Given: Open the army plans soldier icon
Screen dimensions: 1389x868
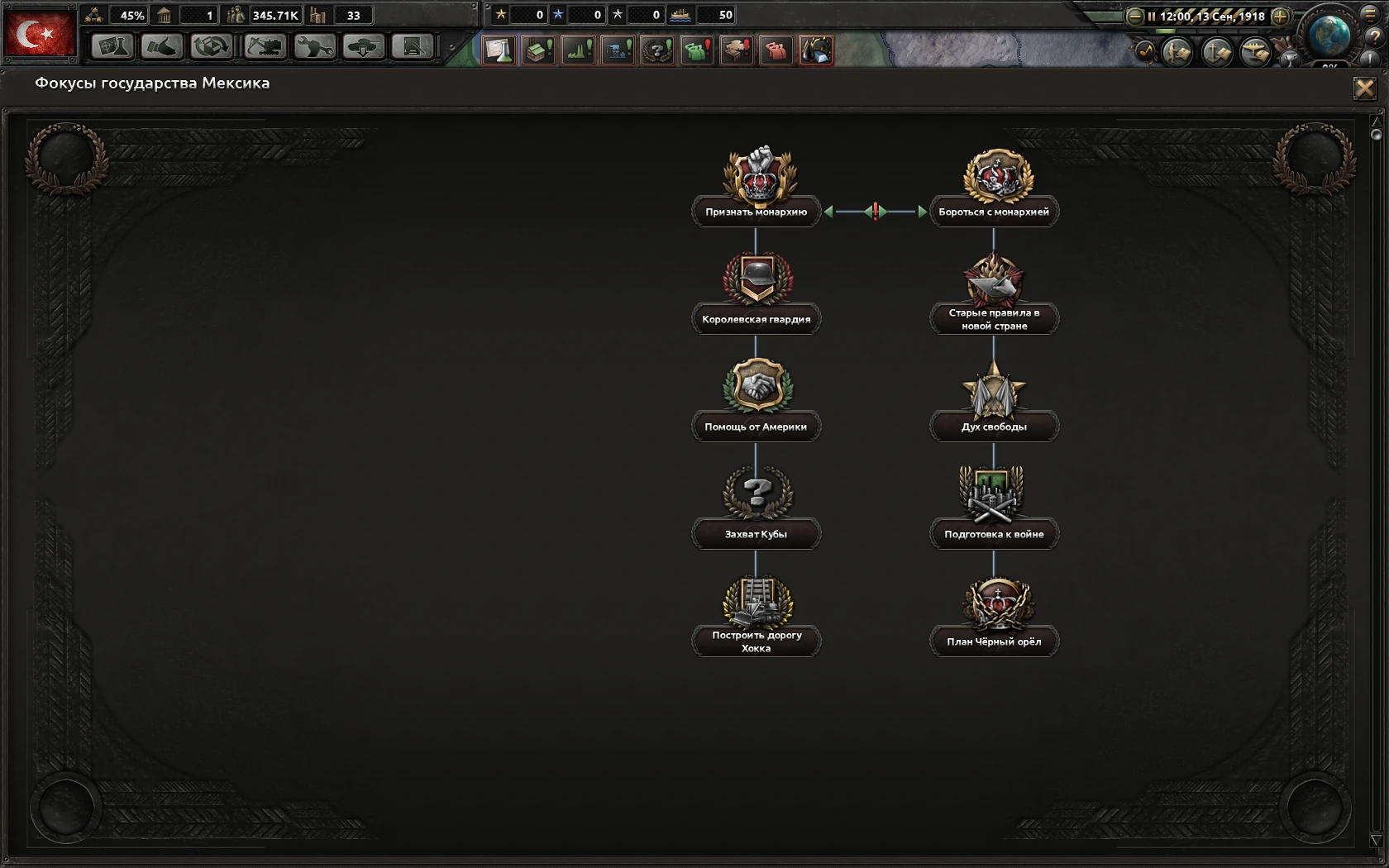Looking at the screenshot, I should click(1178, 51).
